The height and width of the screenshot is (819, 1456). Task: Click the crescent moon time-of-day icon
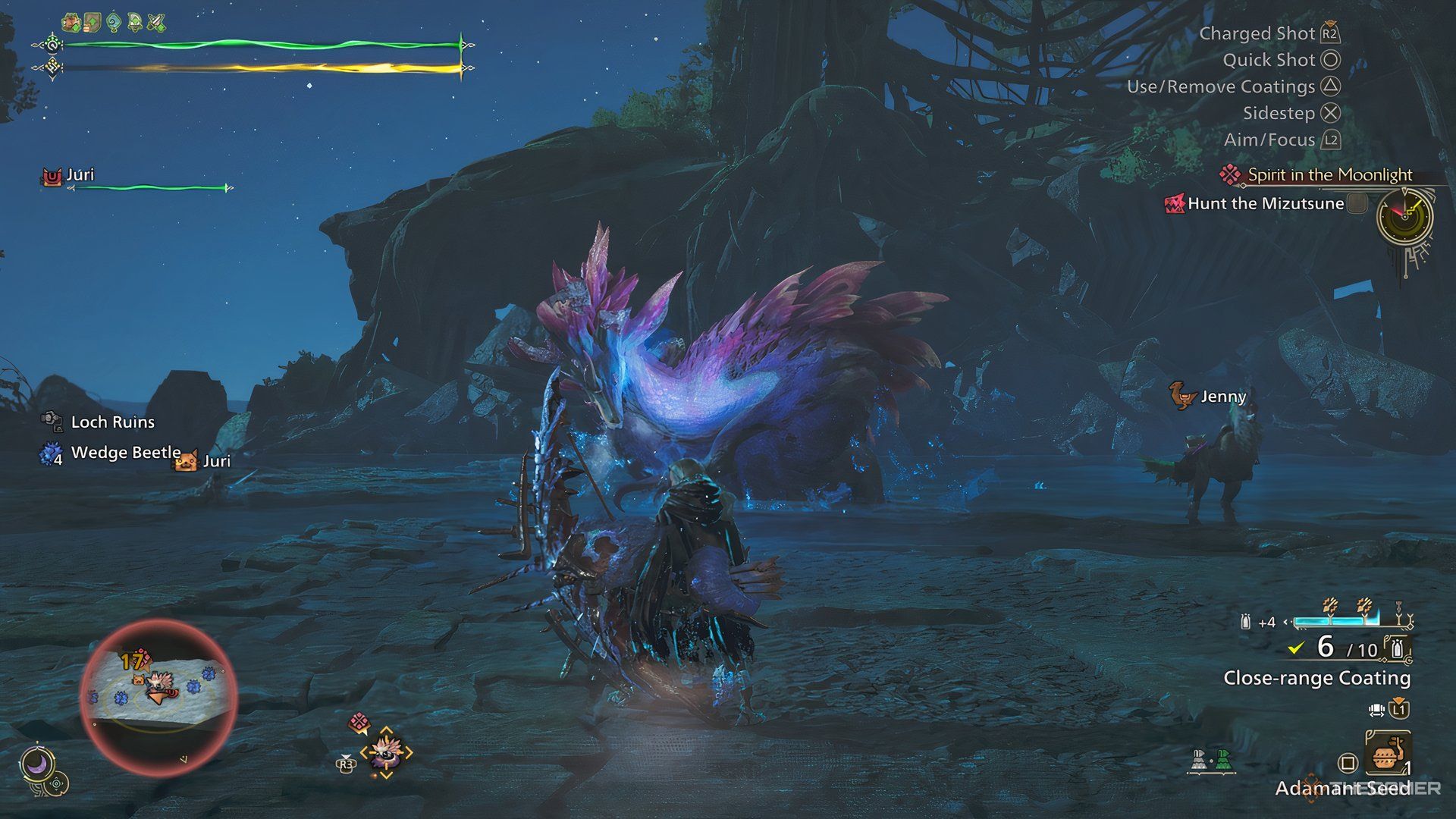point(36,764)
